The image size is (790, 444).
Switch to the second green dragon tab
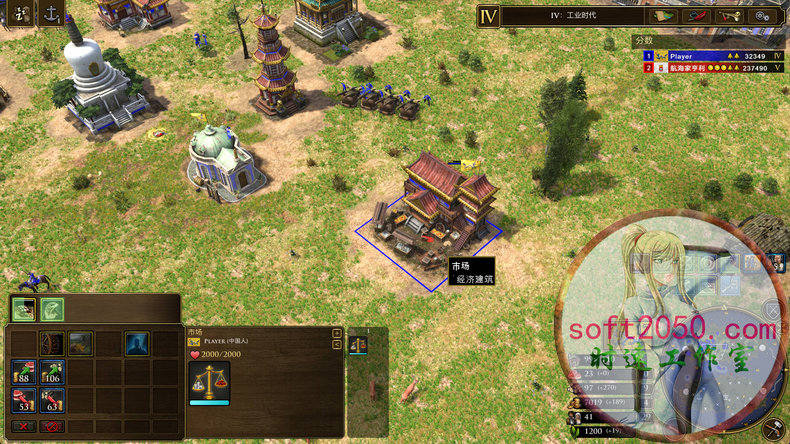tap(52, 310)
